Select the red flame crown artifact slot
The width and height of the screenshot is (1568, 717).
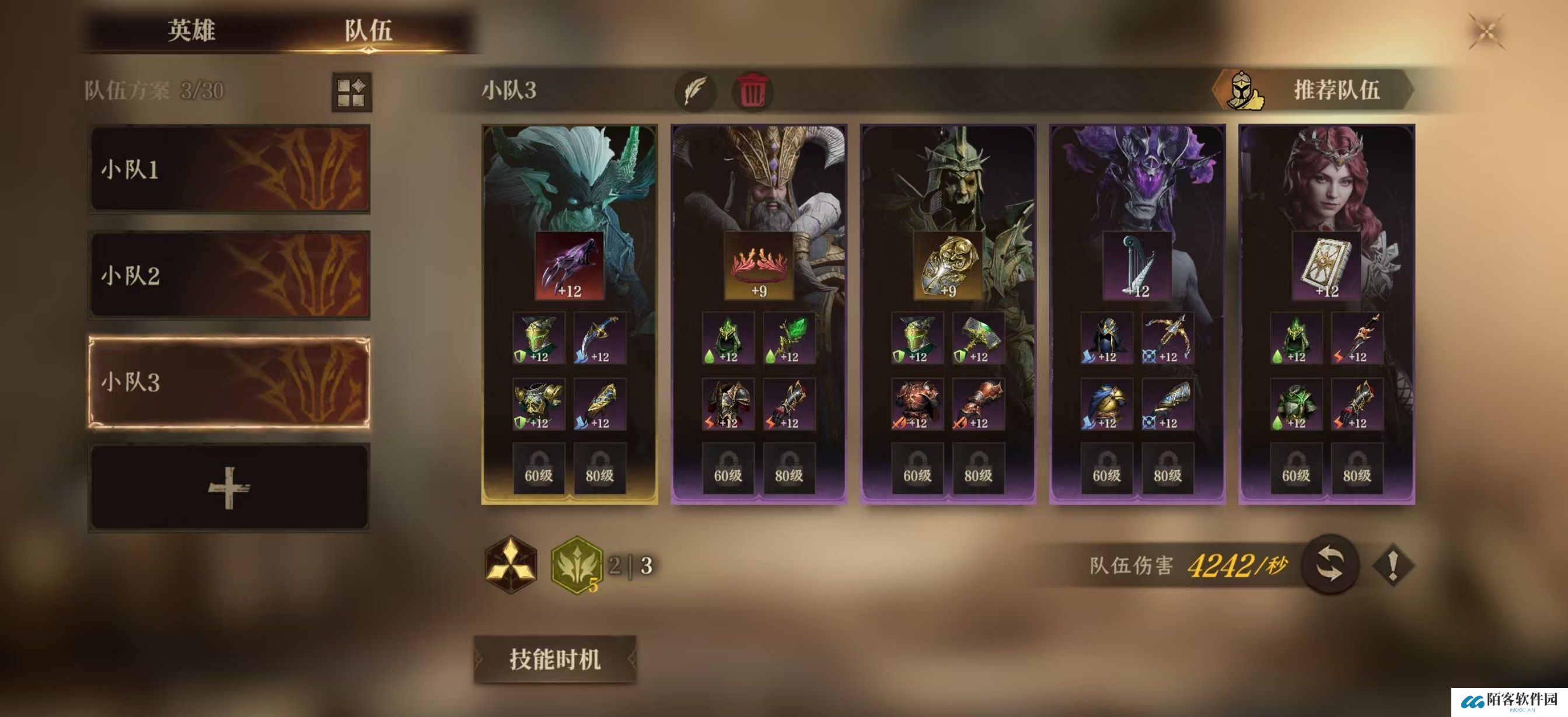coord(759,265)
